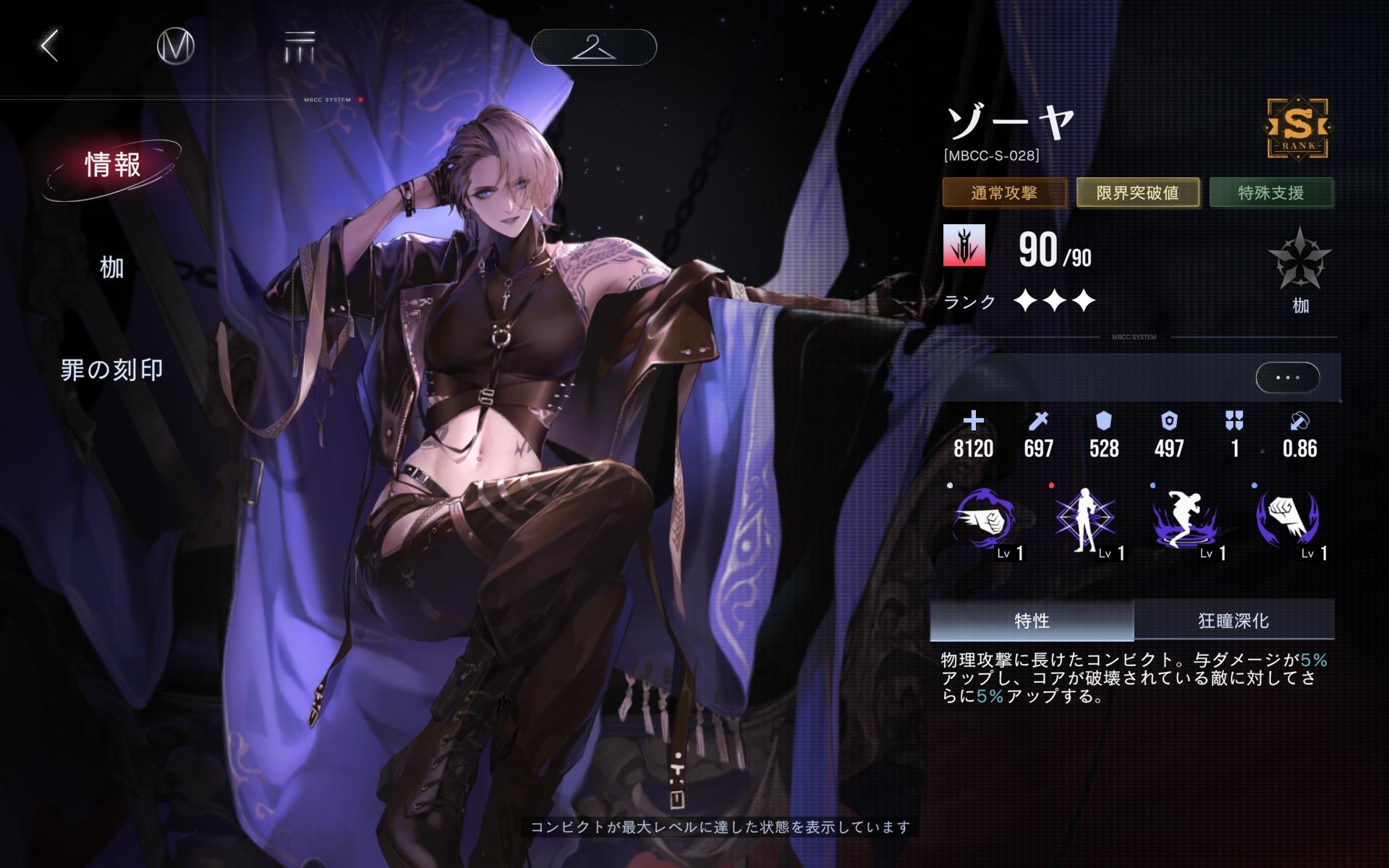Image resolution: width=1389 pixels, height=868 pixels.
Task: Open 罪の刻印 in the sidebar
Action: [x=113, y=370]
